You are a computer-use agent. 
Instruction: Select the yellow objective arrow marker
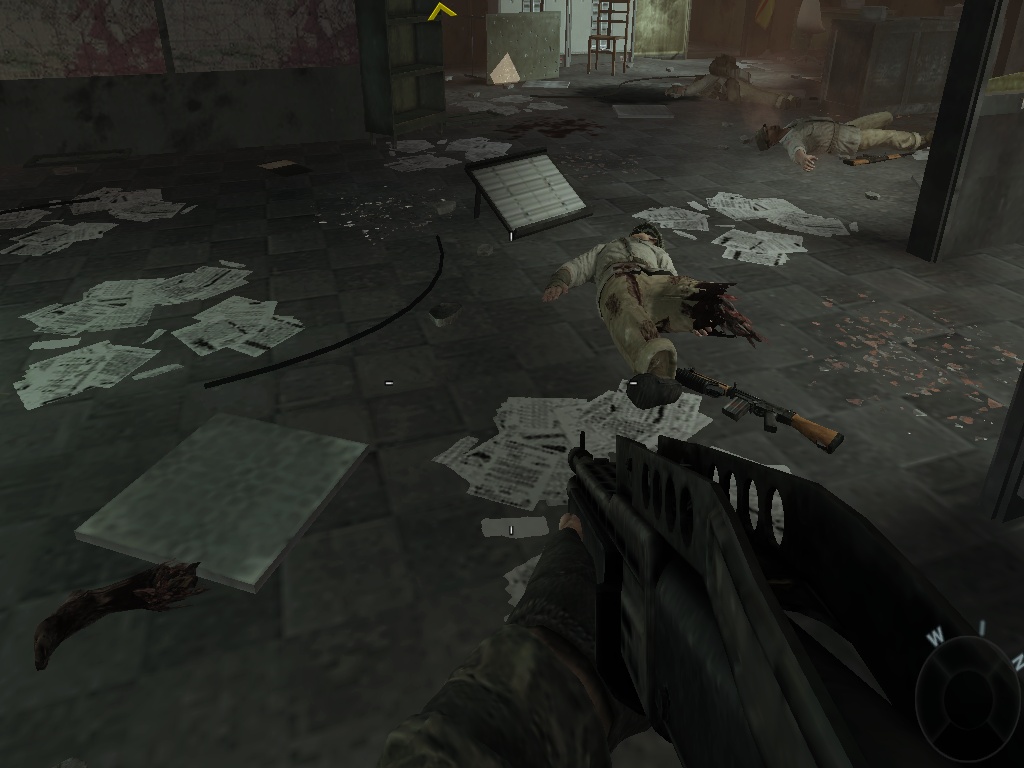(x=441, y=12)
